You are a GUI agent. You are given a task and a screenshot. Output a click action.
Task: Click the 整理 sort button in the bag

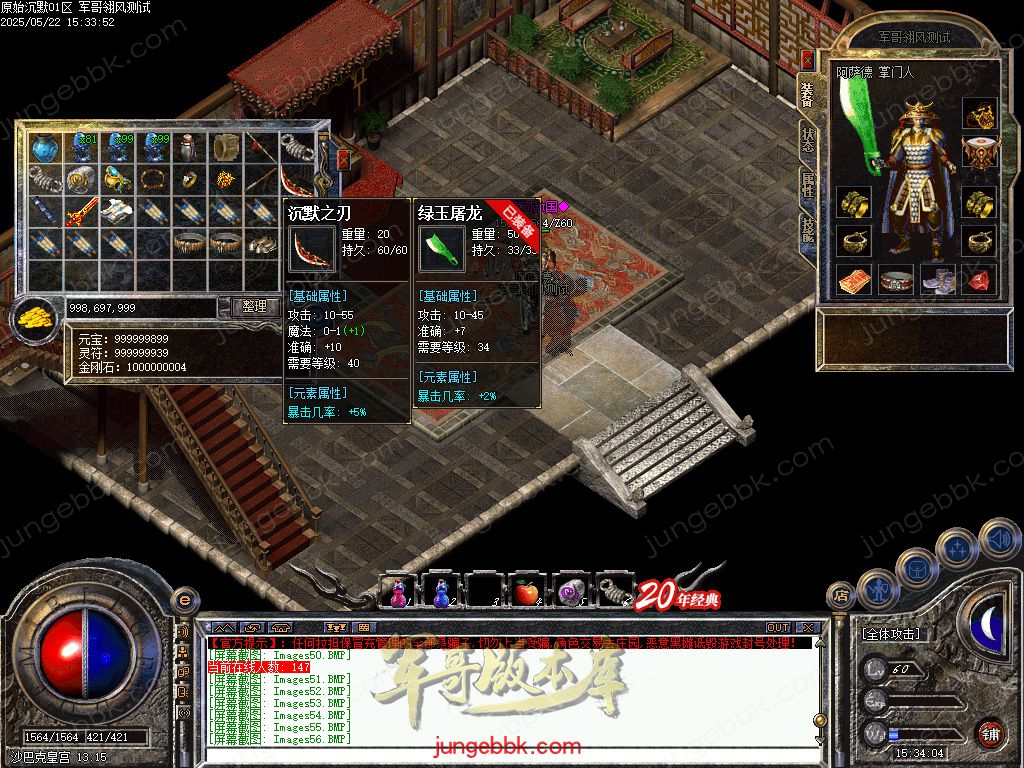(x=255, y=307)
